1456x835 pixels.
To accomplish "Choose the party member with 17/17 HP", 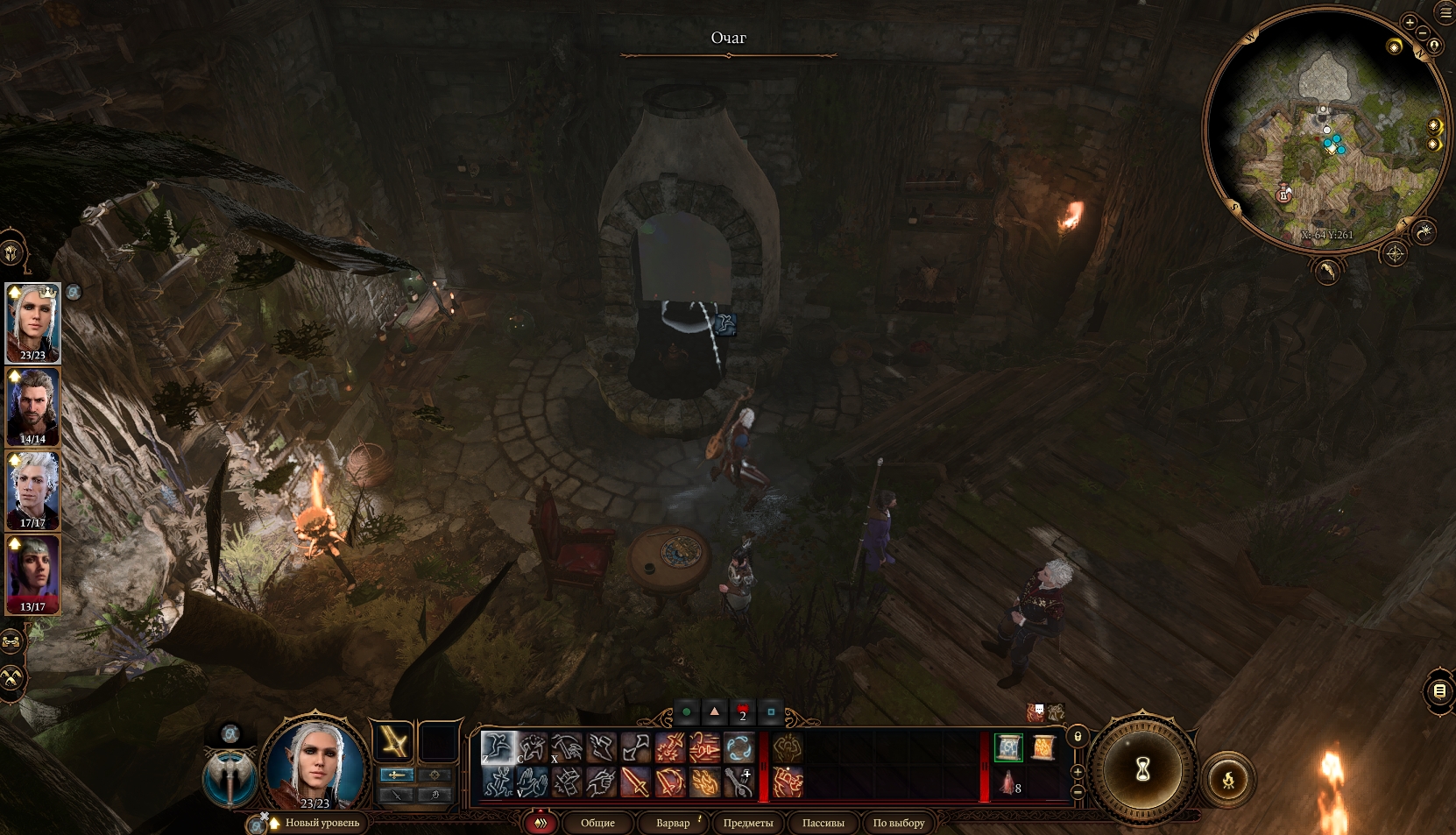I will coord(32,489).
